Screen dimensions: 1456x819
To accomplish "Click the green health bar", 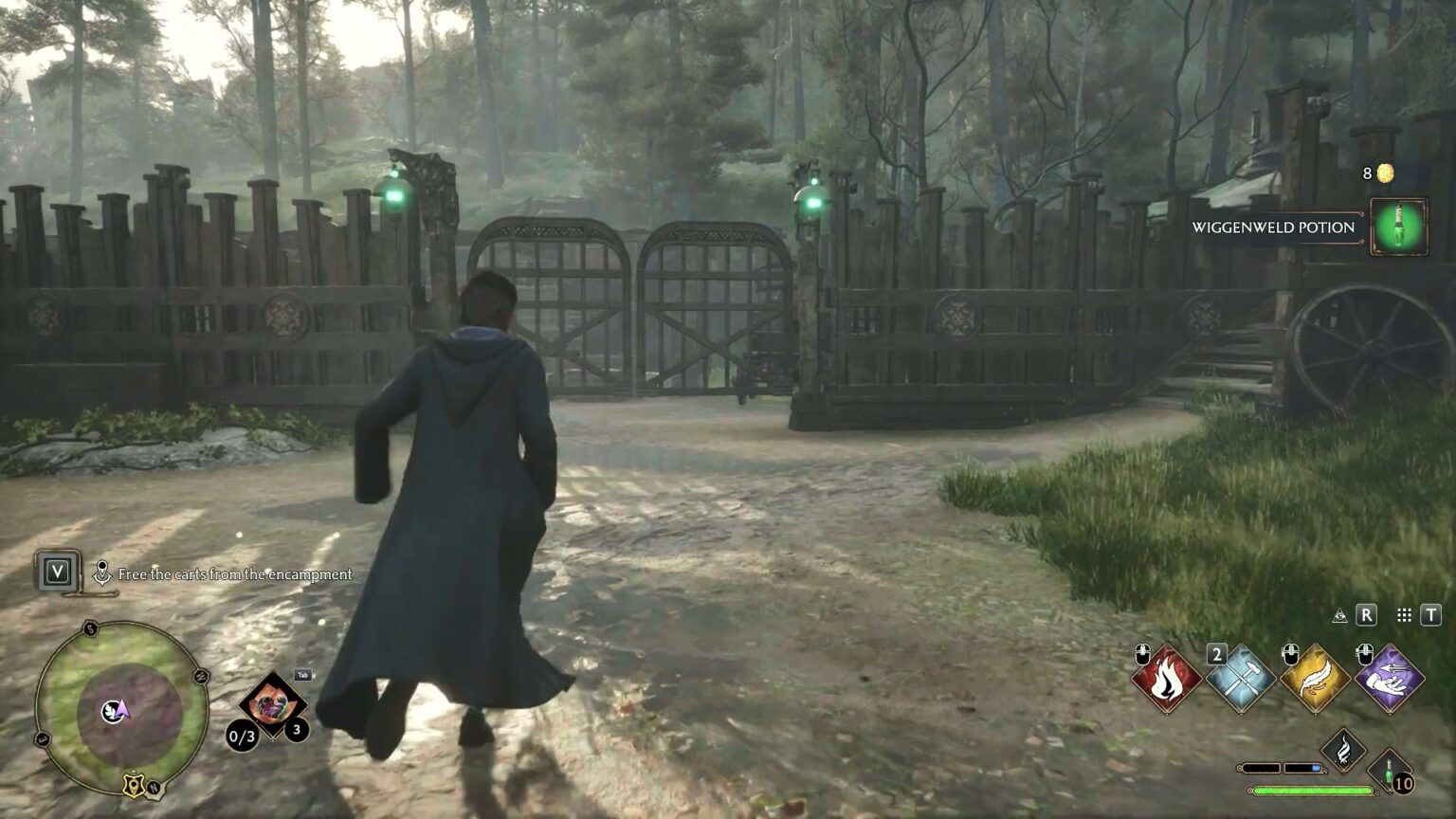I will click(1313, 790).
